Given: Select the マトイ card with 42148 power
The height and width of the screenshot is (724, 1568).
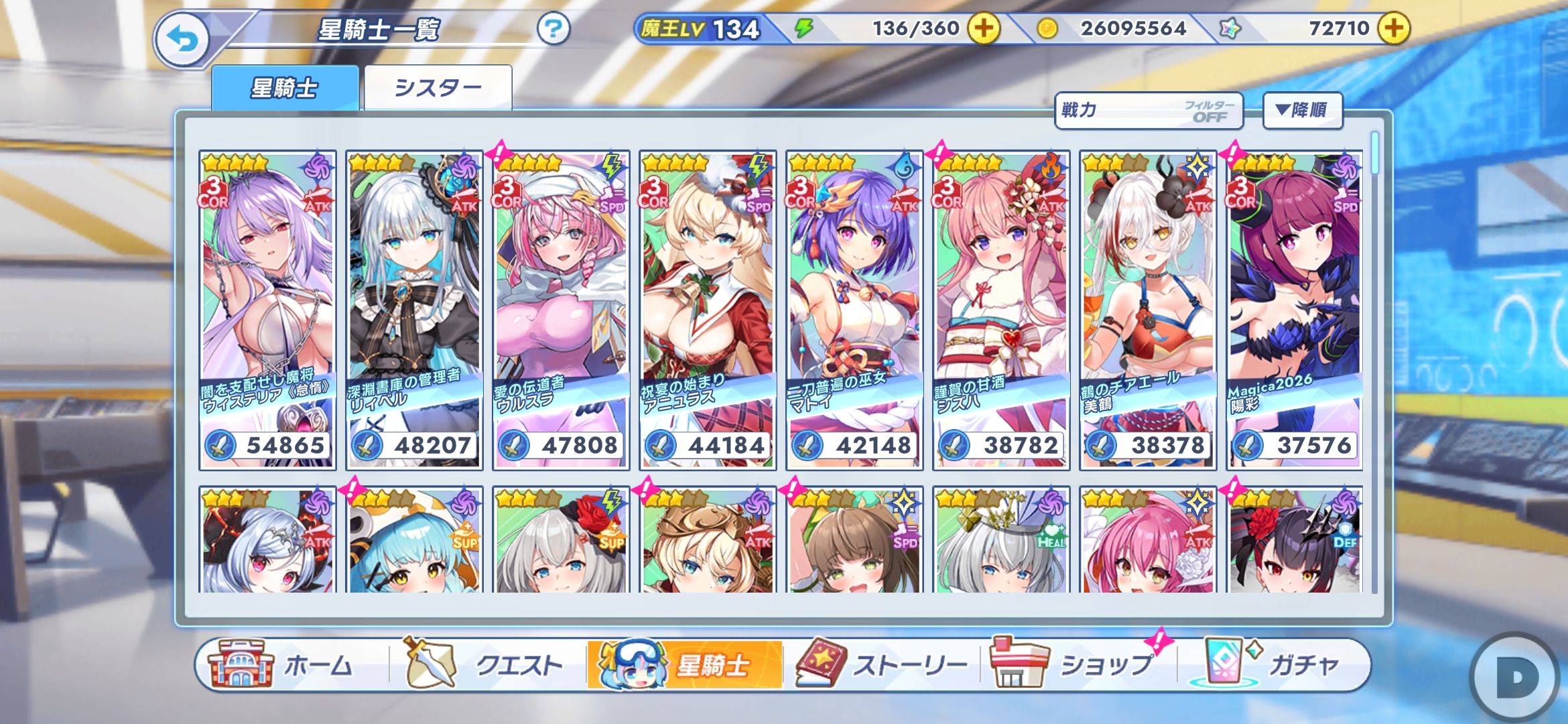Looking at the screenshot, I should pos(854,310).
